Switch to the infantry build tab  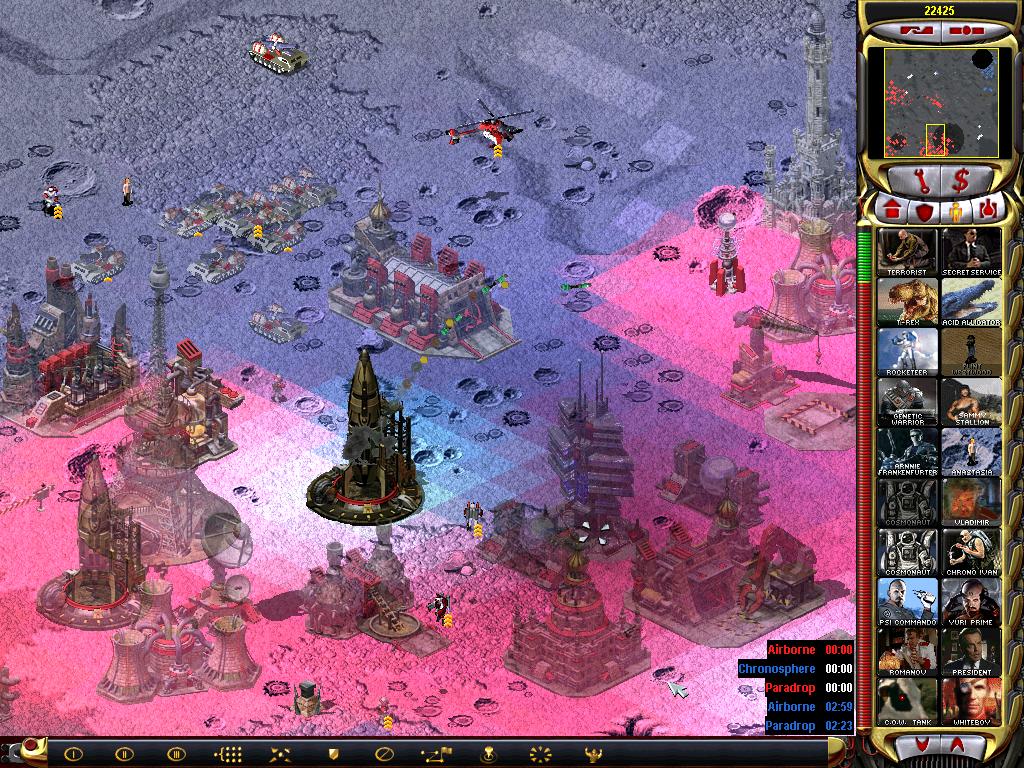pyautogui.click(x=955, y=211)
